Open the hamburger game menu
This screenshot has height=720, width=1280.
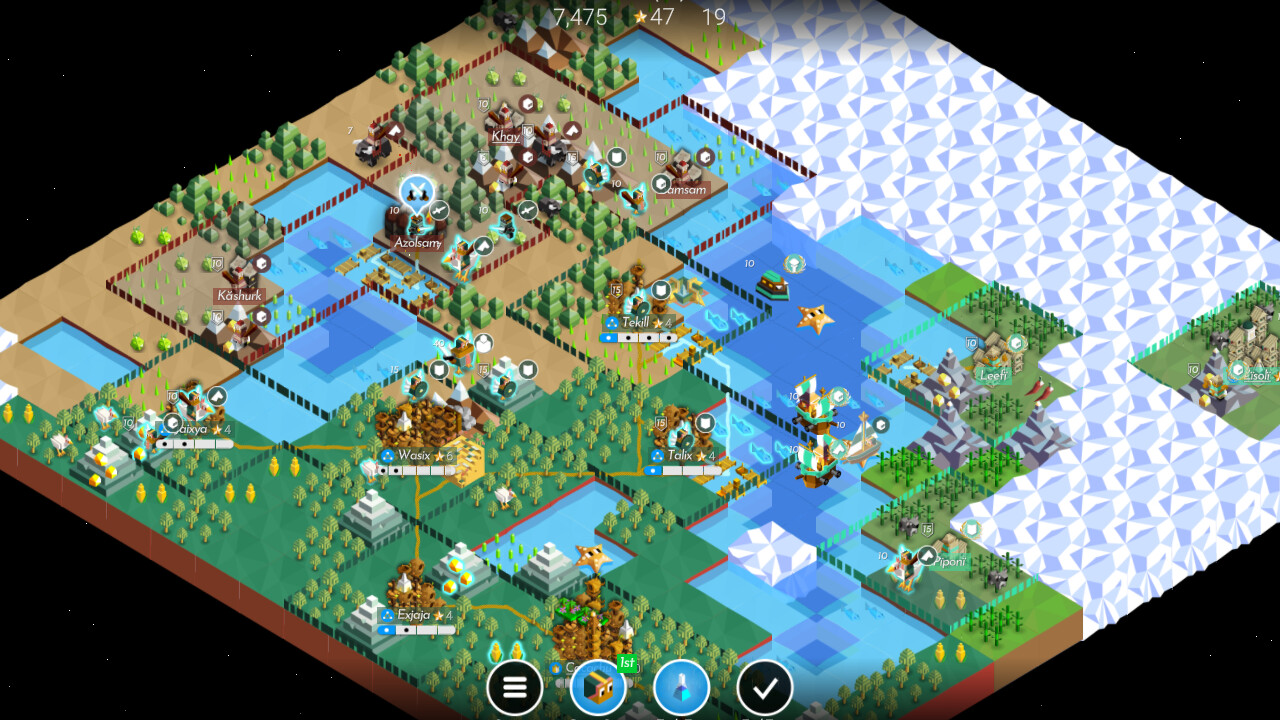(x=516, y=687)
